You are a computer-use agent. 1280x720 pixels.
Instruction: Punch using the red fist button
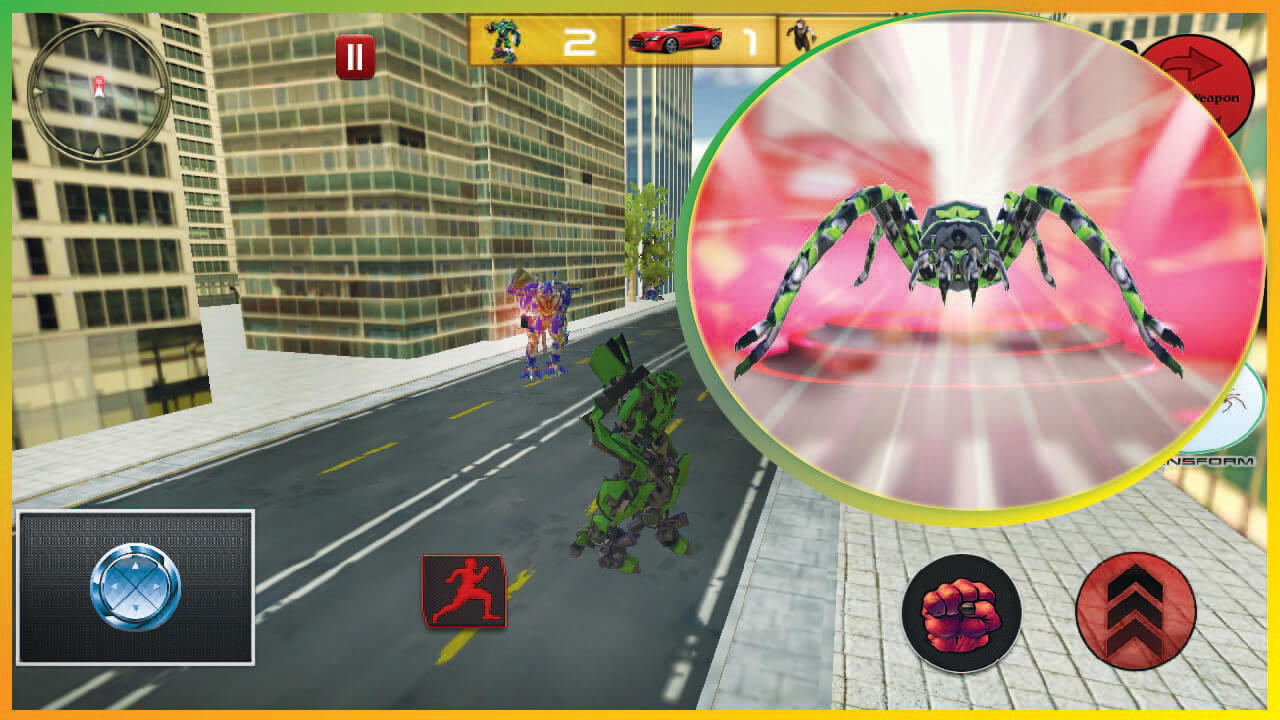(961, 613)
